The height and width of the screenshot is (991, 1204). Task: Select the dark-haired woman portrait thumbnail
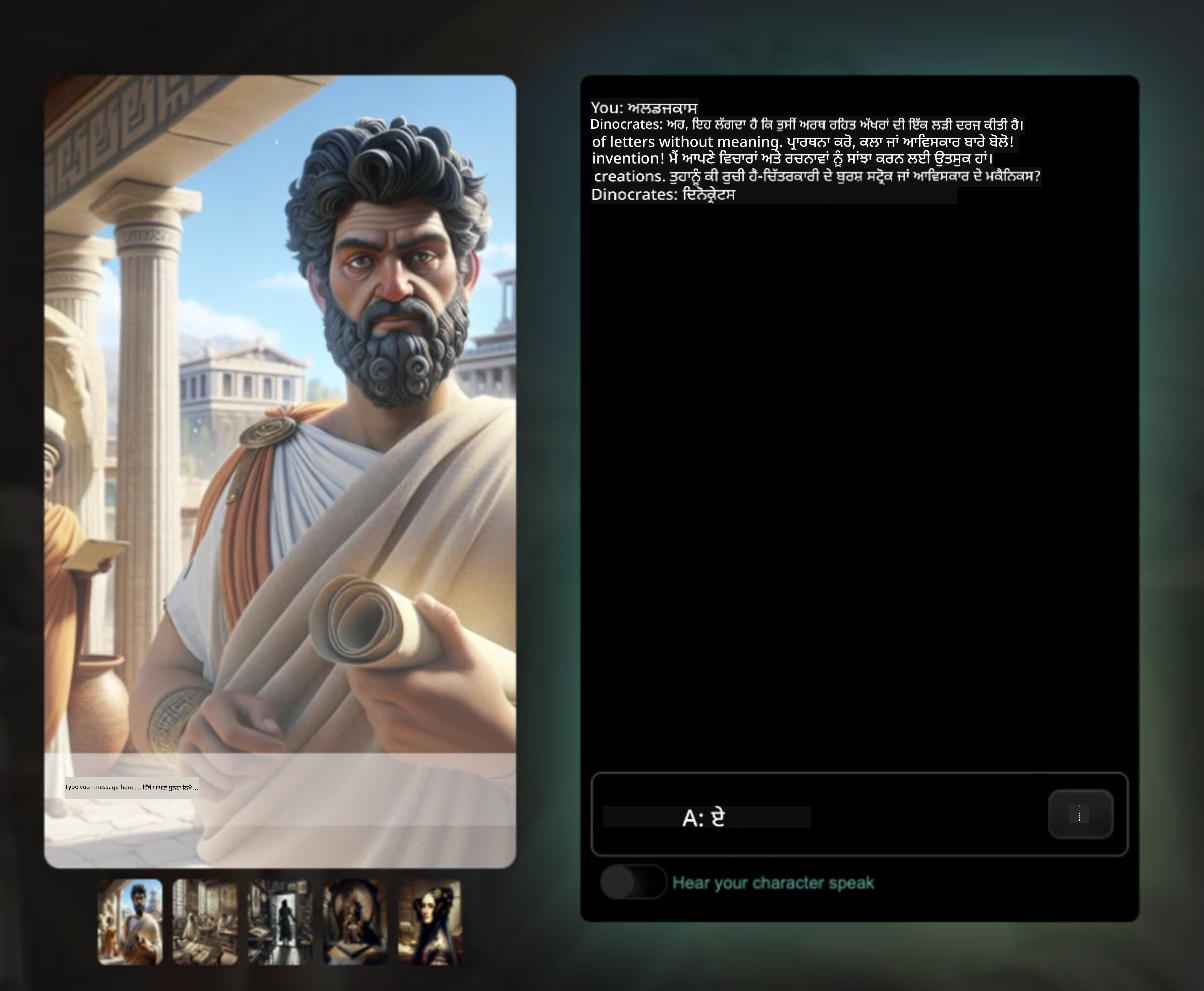(x=430, y=921)
